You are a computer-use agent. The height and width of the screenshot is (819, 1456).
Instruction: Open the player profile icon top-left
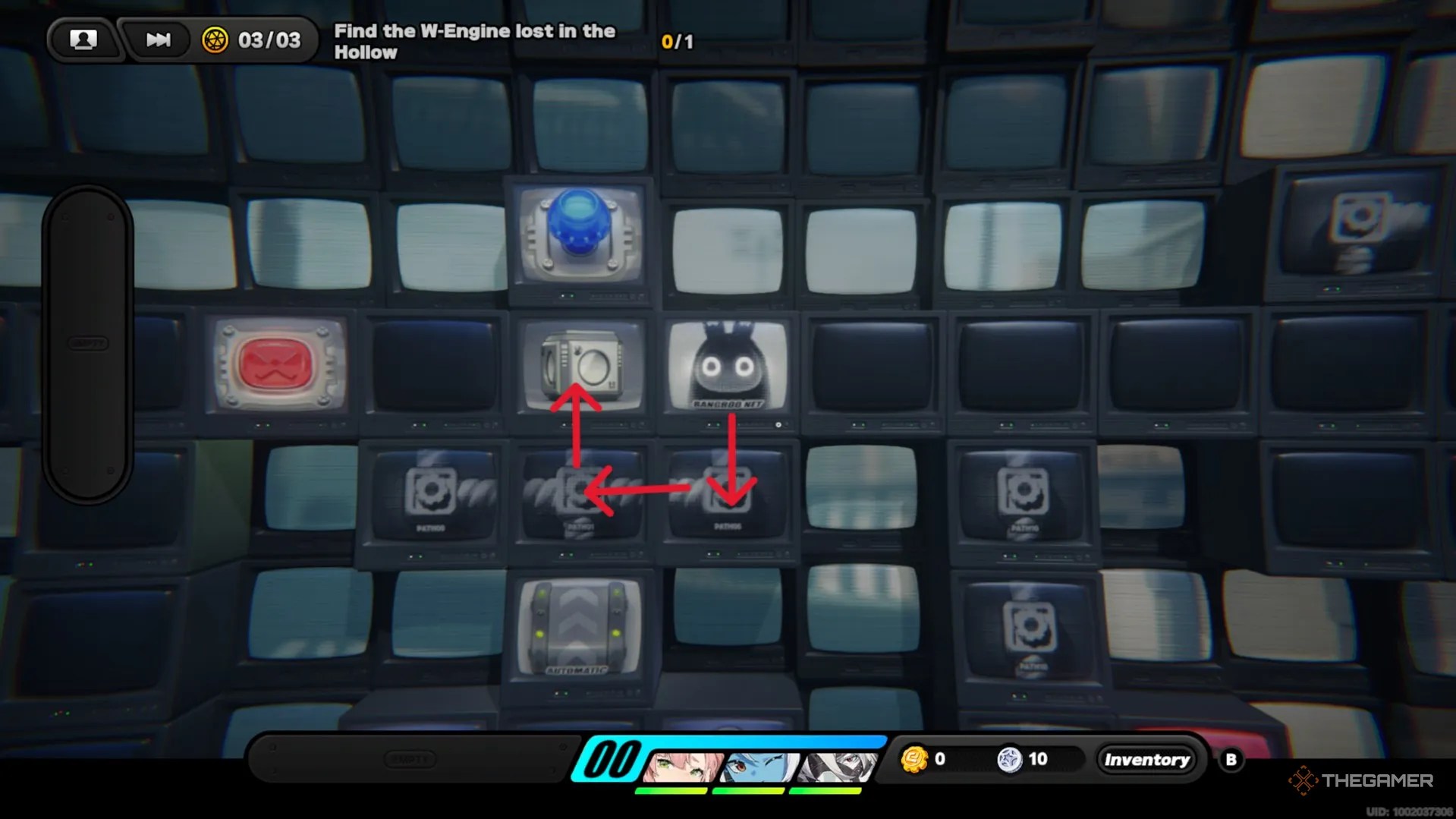tap(84, 39)
